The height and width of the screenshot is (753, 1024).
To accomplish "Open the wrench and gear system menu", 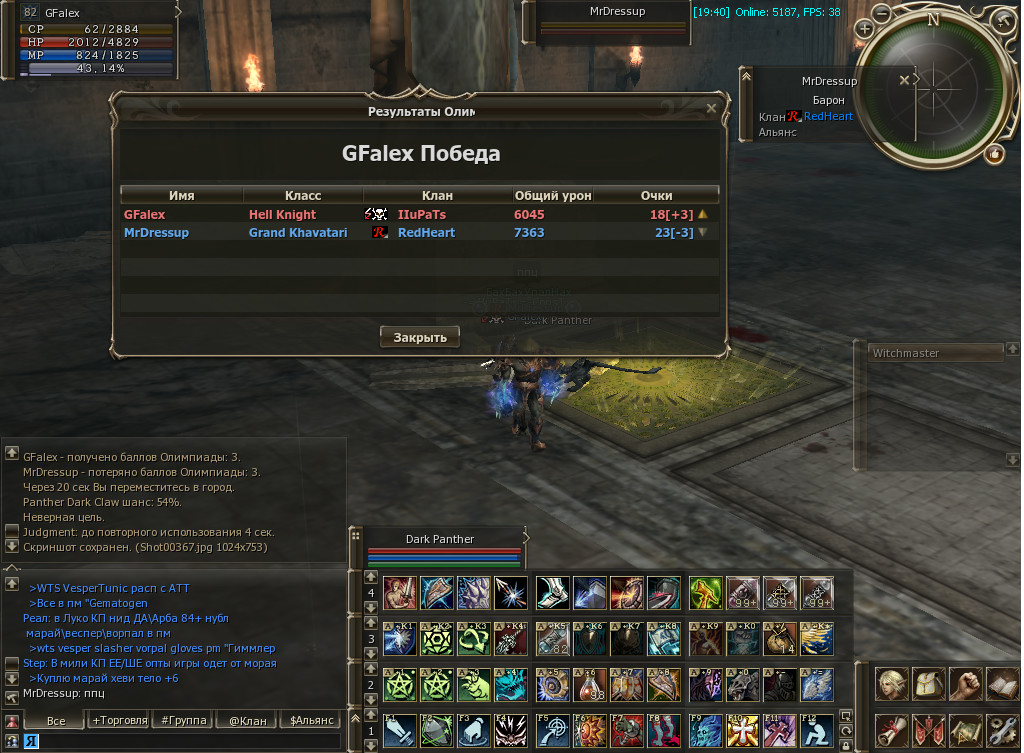I will (1002, 729).
